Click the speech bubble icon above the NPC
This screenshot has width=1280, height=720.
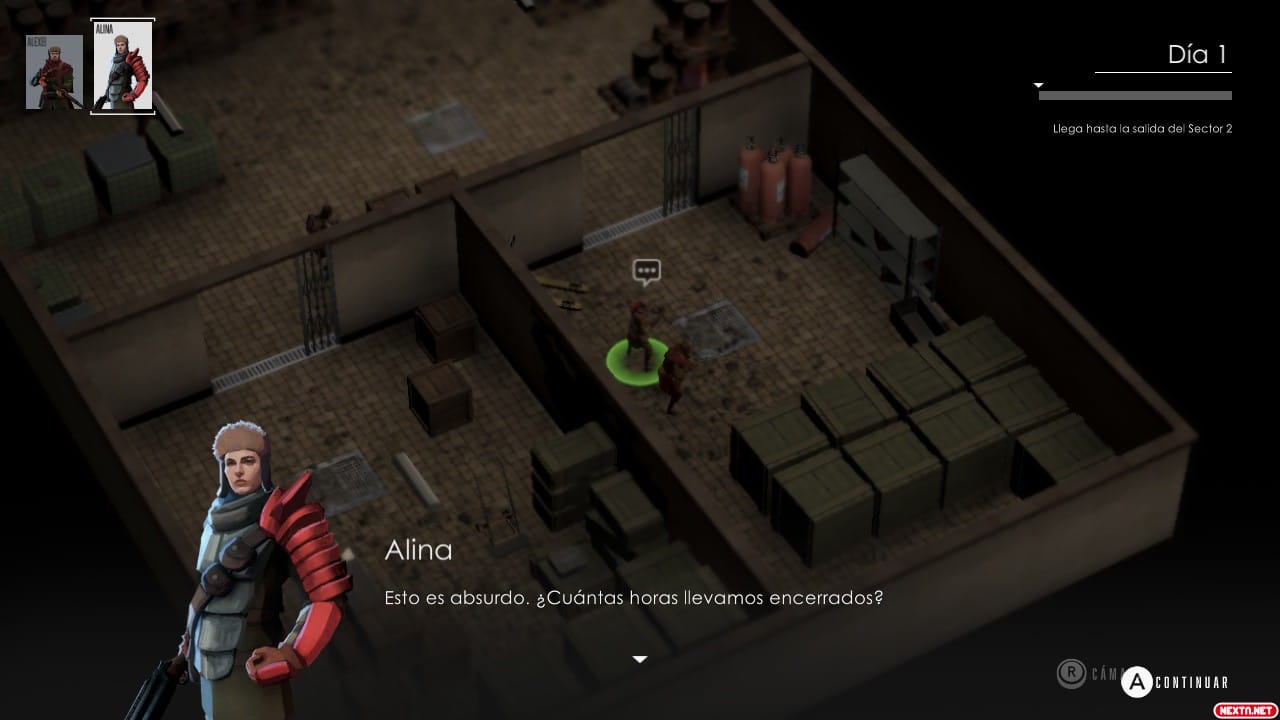click(646, 271)
